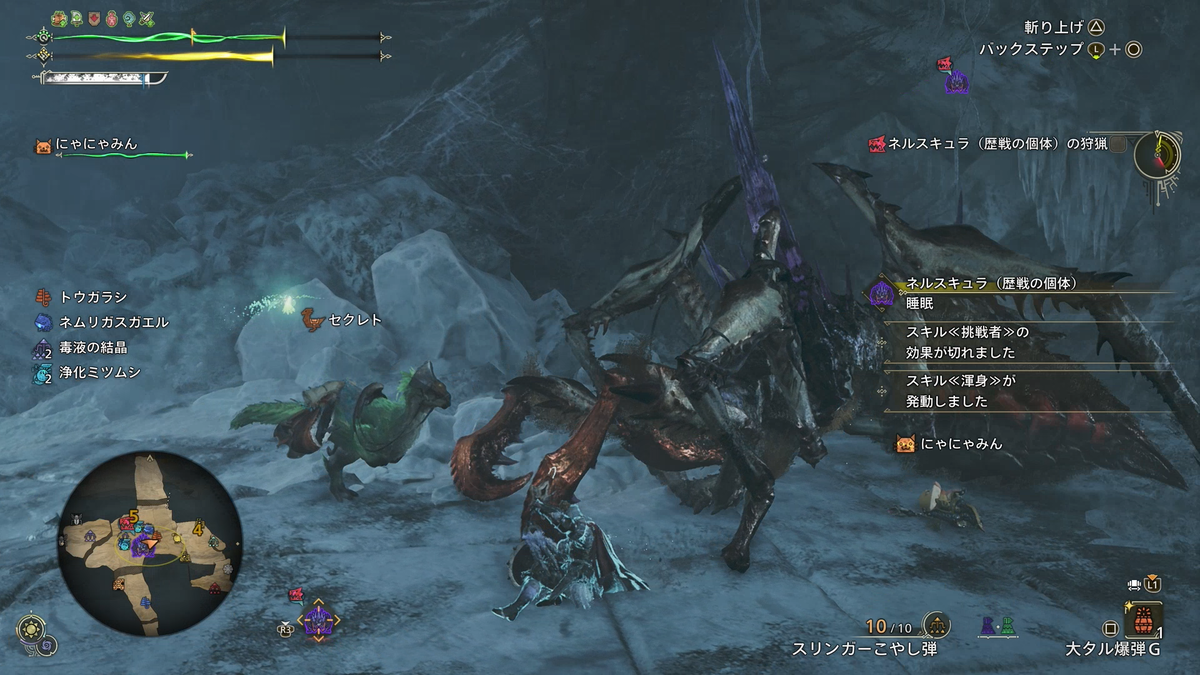Select the Large Barrel Bomb G item slot
1200x675 pixels.
coord(1143,619)
